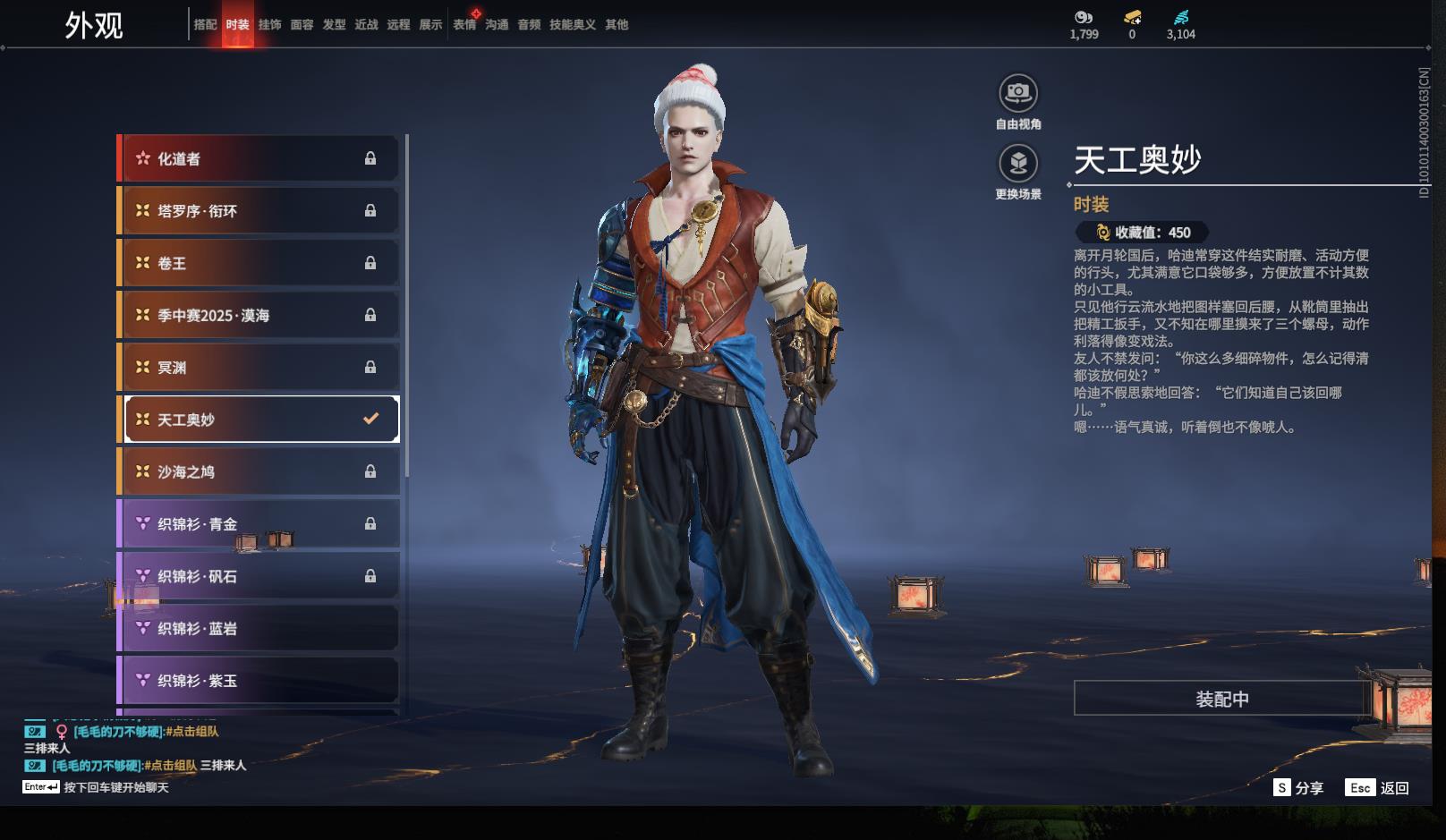This screenshot has width=1446, height=840.
Task: Pick the 织锦衫·紫玉 outfit
Action: [x=259, y=681]
